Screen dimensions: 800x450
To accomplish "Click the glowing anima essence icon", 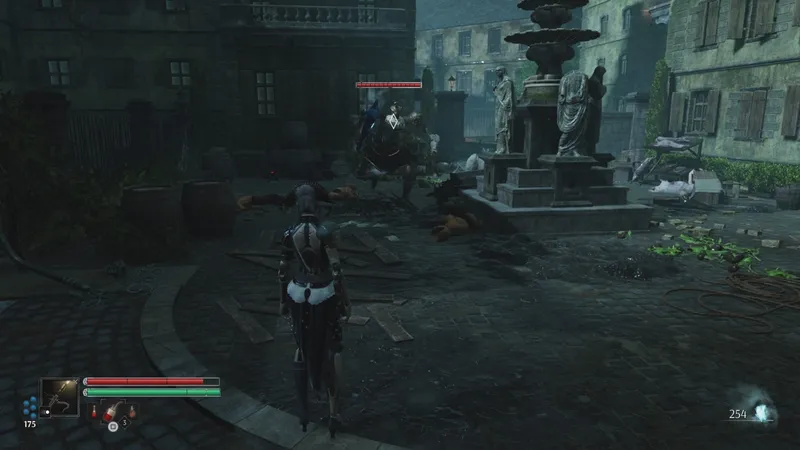I will click(x=765, y=412).
